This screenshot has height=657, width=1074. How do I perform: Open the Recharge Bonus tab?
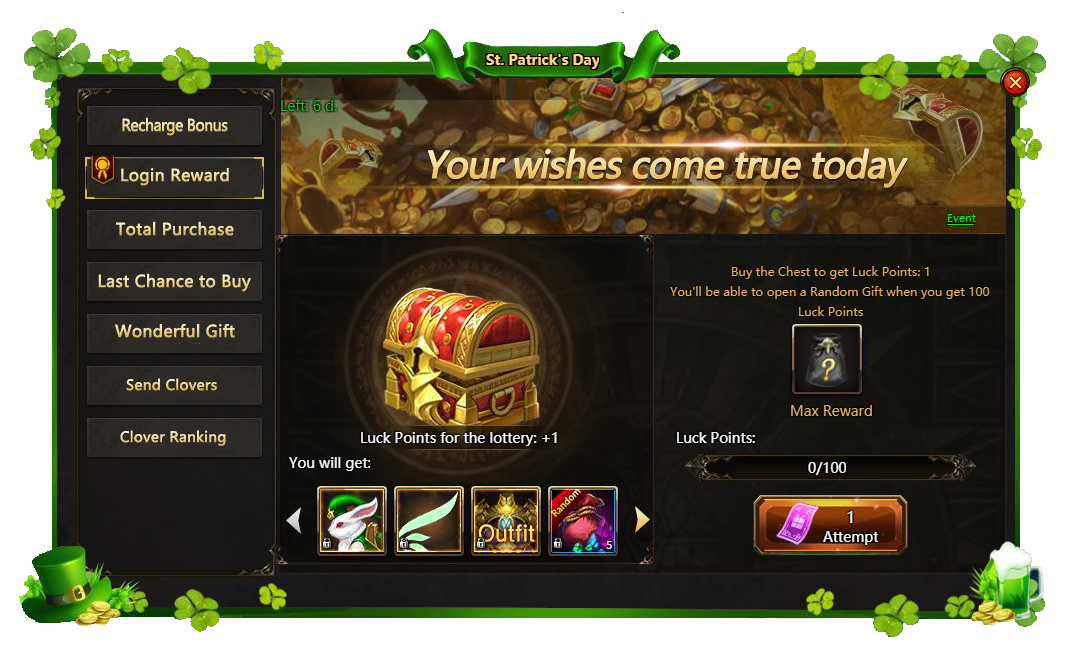click(175, 126)
